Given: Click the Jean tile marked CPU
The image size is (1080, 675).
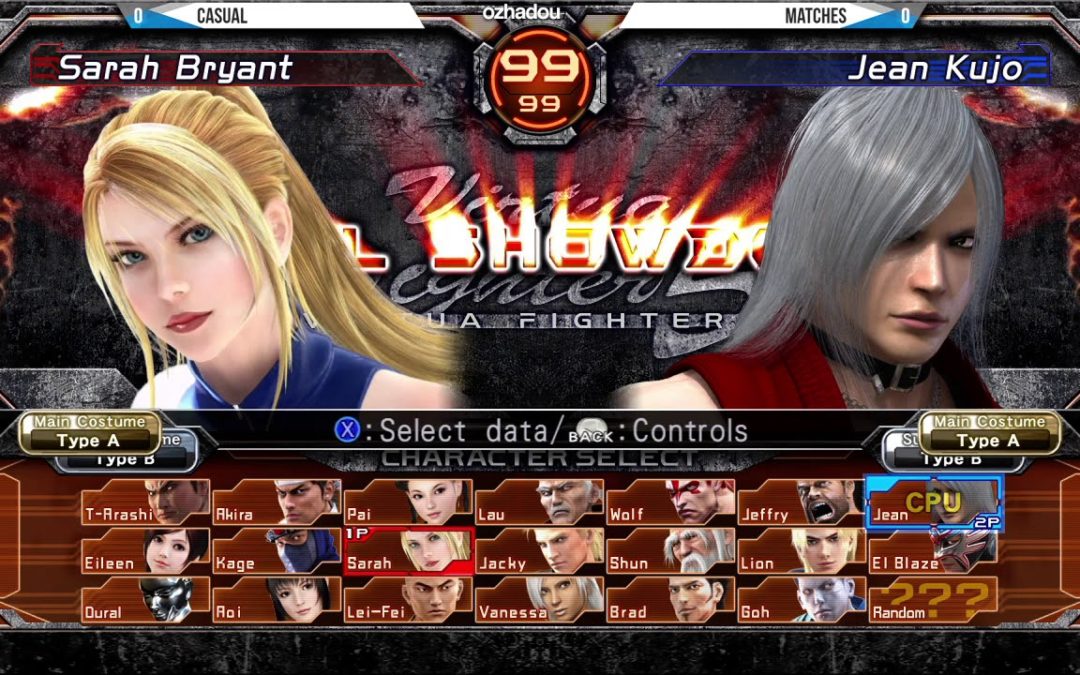Looking at the screenshot, I should click(932, 503).
